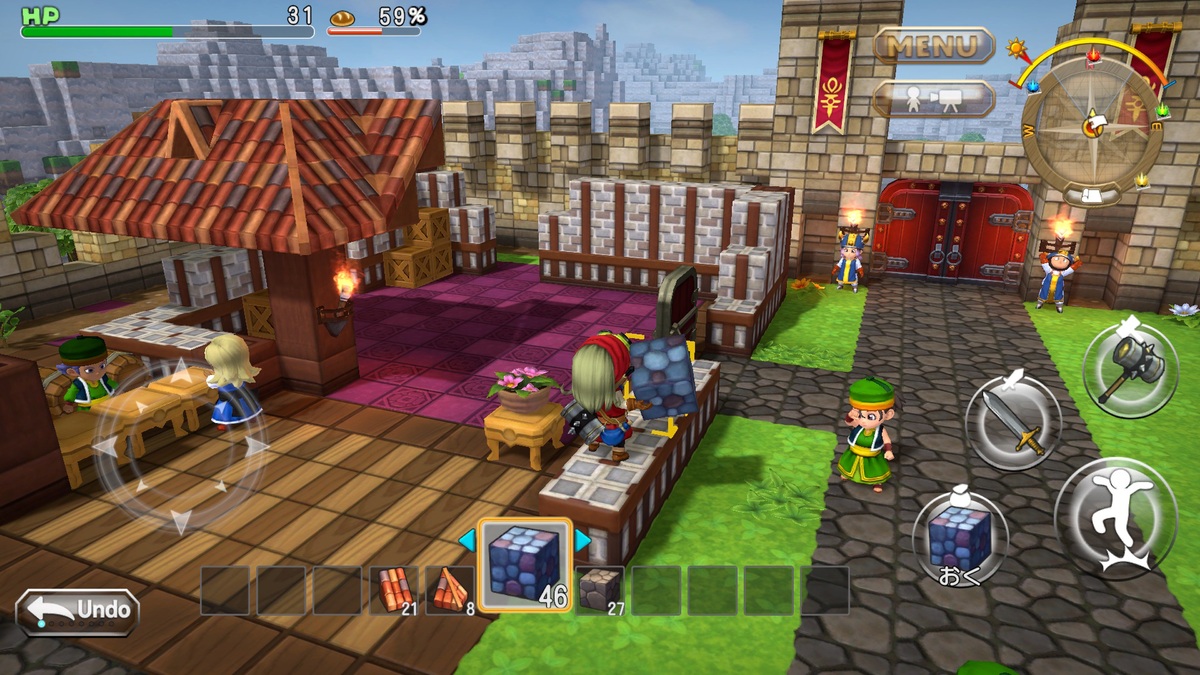Tap the Undo button
Viewport: 1200px width, 675px height.
click(78, 610)
